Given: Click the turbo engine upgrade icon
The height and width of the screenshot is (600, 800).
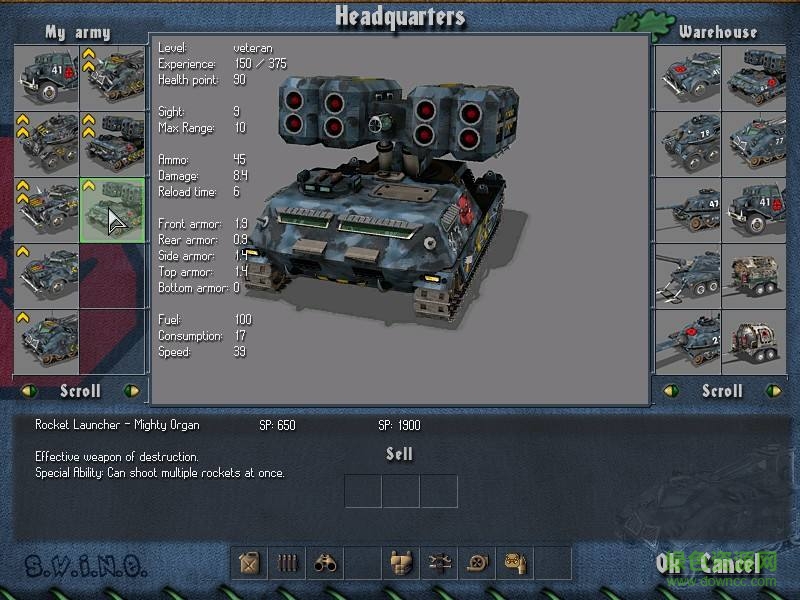Looking at the screenshot, I should coord(476,563).
